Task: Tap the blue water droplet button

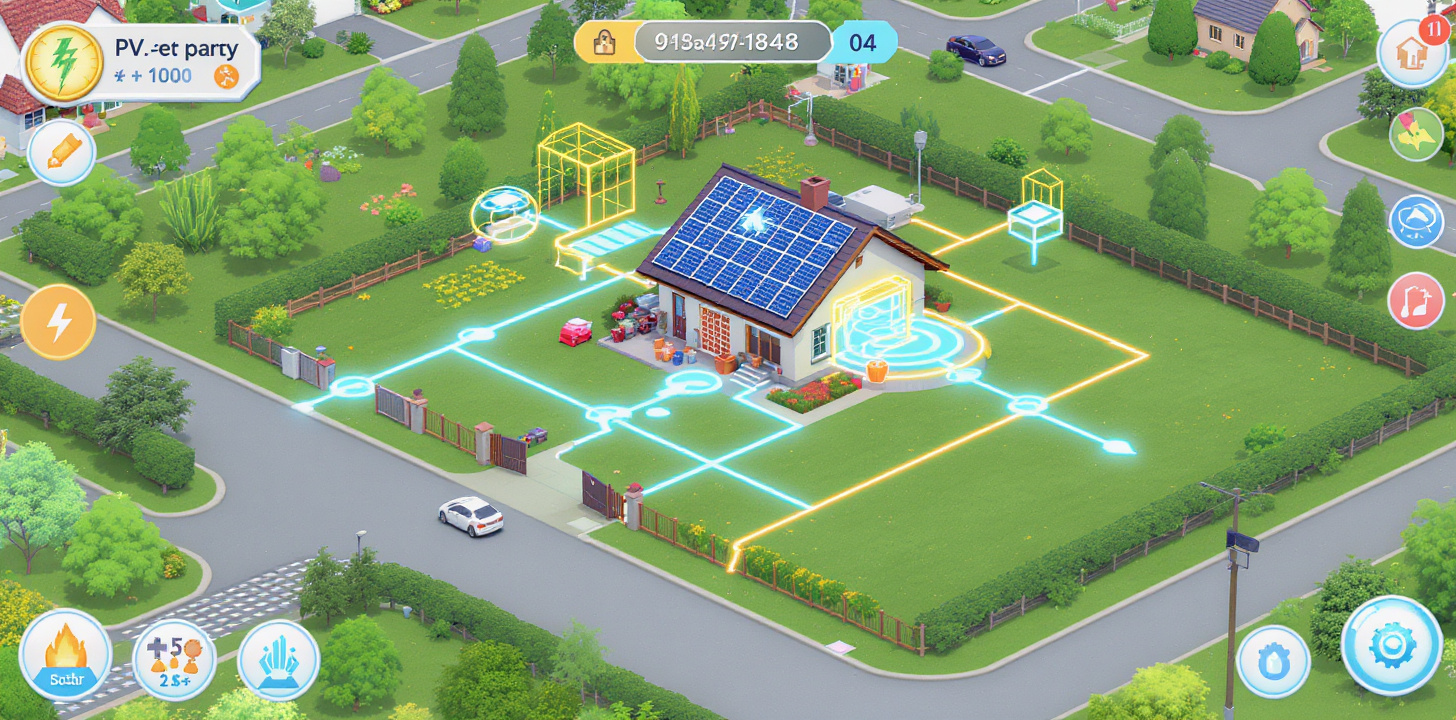Action: tap(1273, 661)
